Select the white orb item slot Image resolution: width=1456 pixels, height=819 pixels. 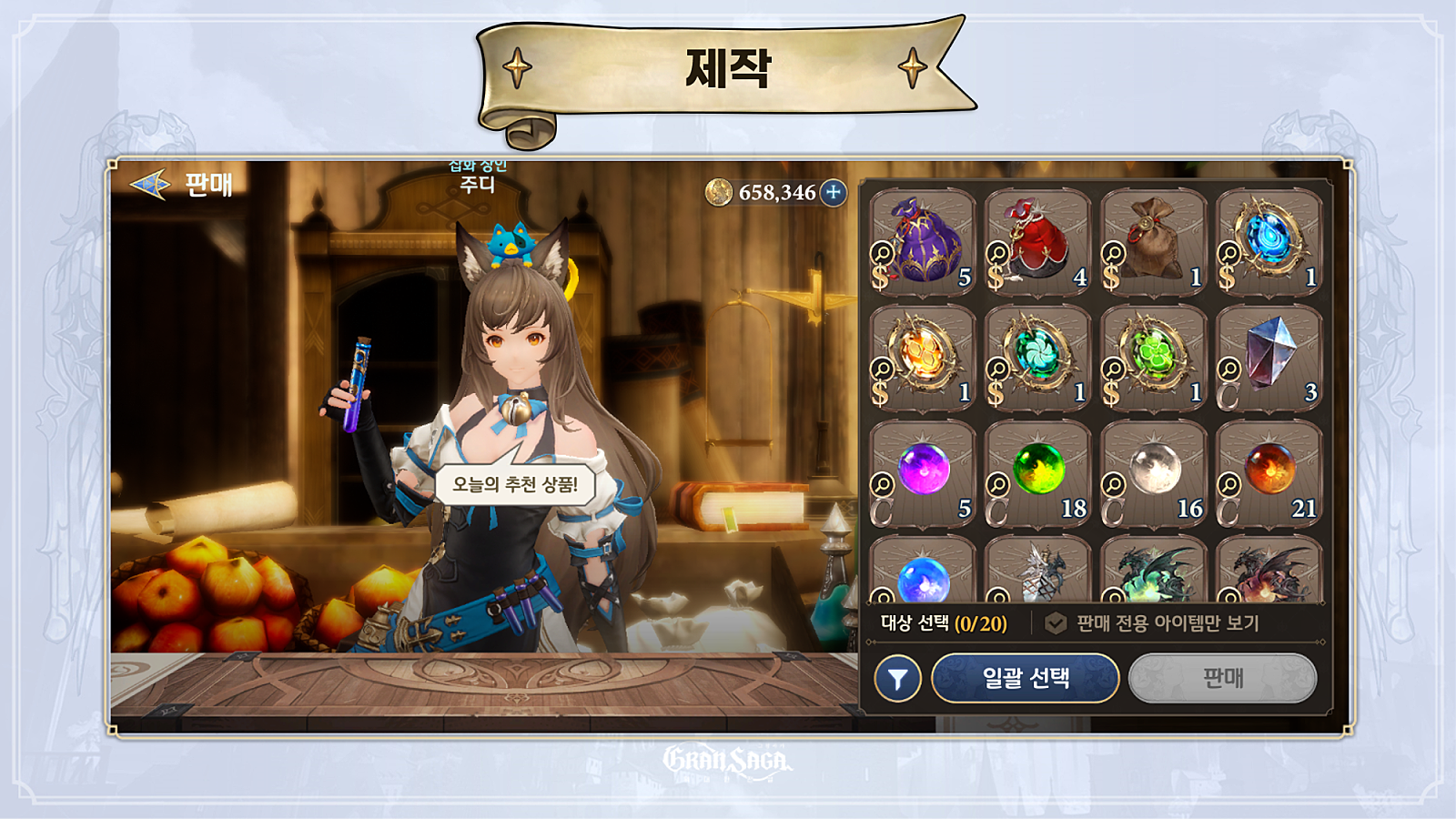[1154, 473]
